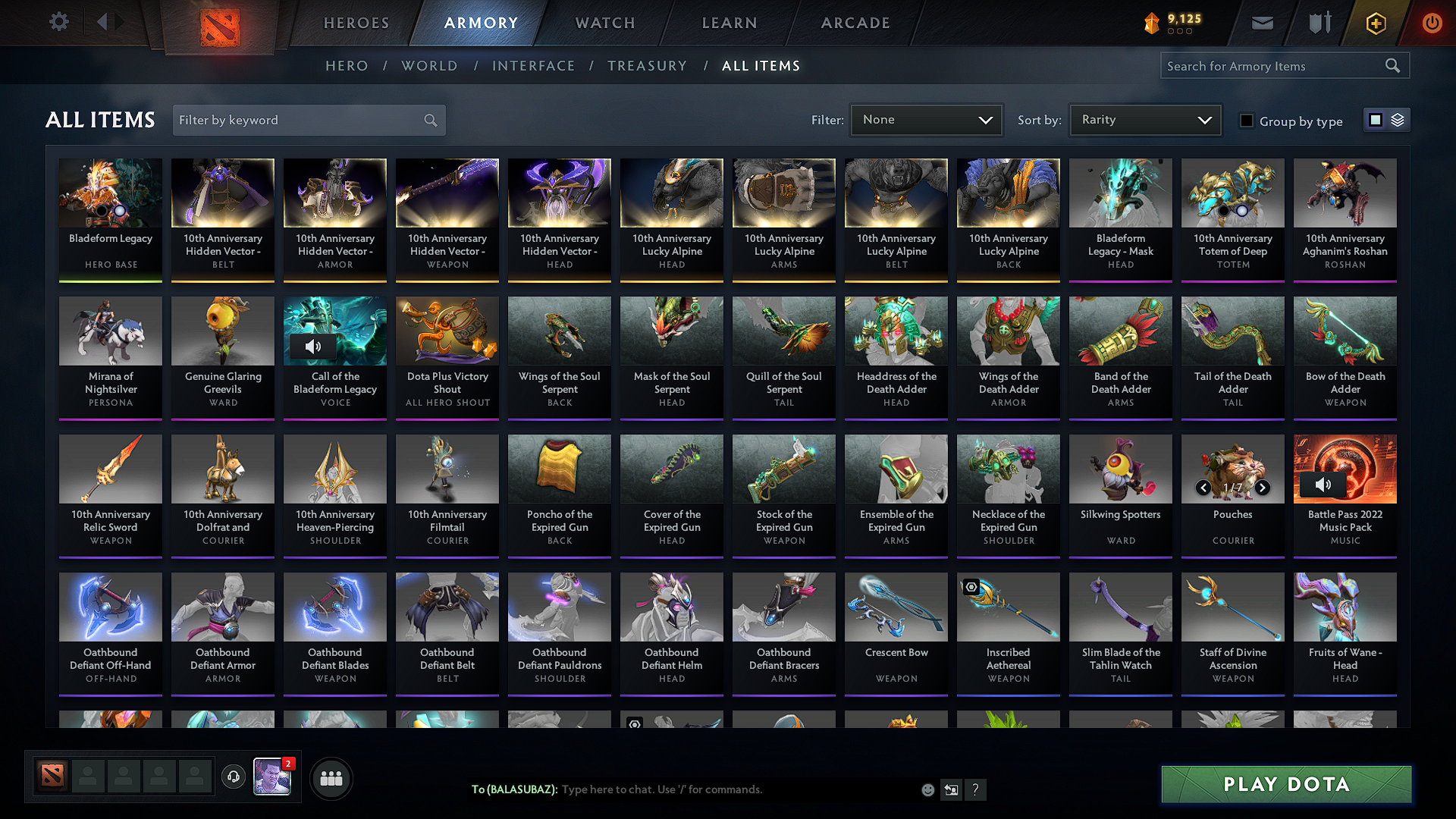The image size is (1456, 819).
Task: Click the help question mark icon
Action: (x=977, y=789)
